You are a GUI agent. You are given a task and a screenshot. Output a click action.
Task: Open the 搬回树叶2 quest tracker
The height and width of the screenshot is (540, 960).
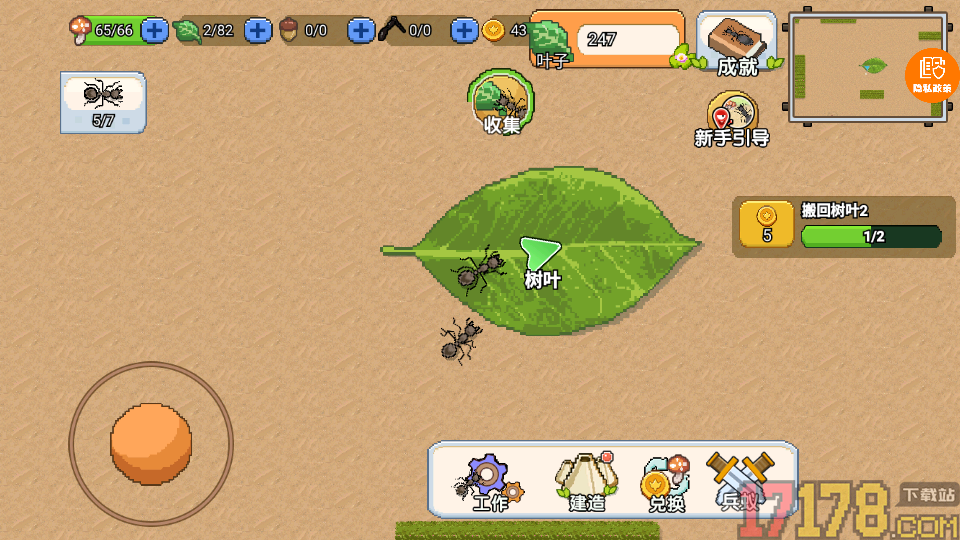(843, 226)
